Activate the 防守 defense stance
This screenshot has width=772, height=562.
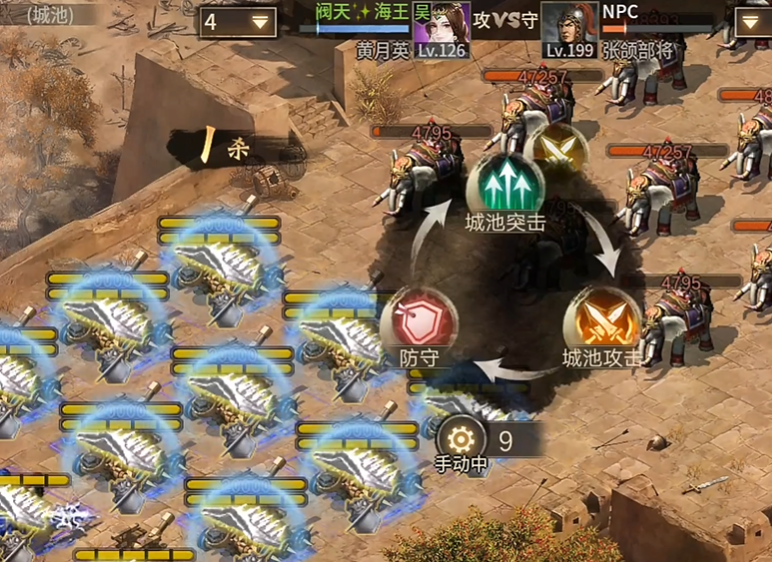419,320
